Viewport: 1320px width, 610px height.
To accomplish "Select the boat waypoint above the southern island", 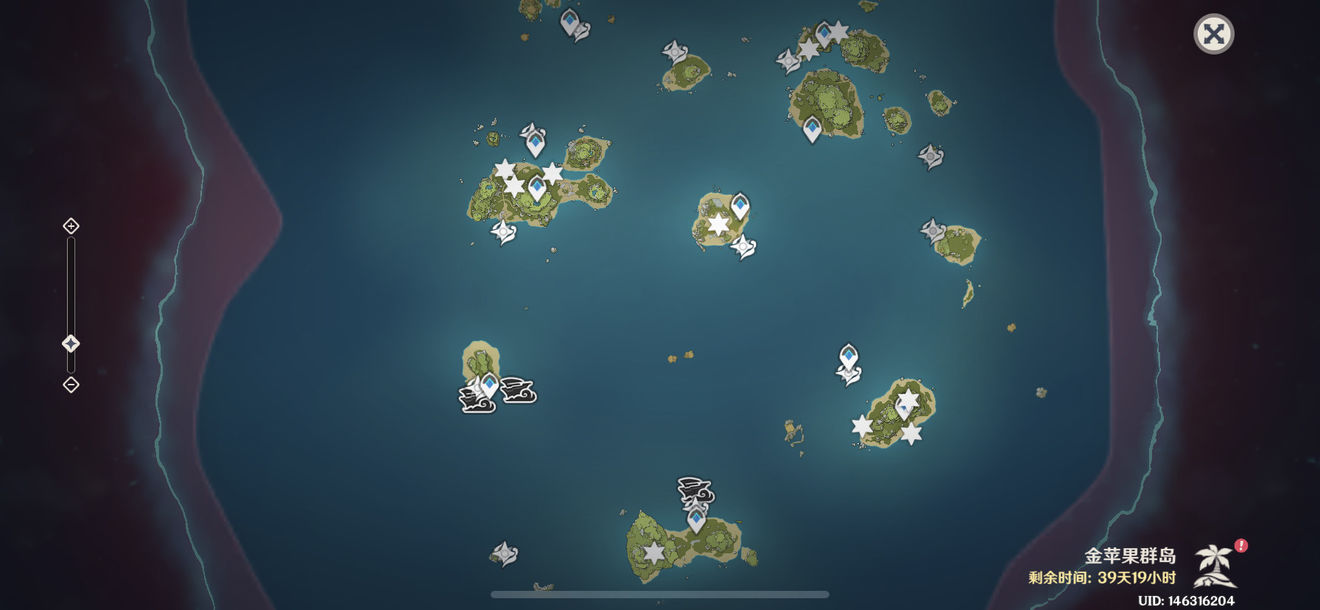I will [696, 491].
